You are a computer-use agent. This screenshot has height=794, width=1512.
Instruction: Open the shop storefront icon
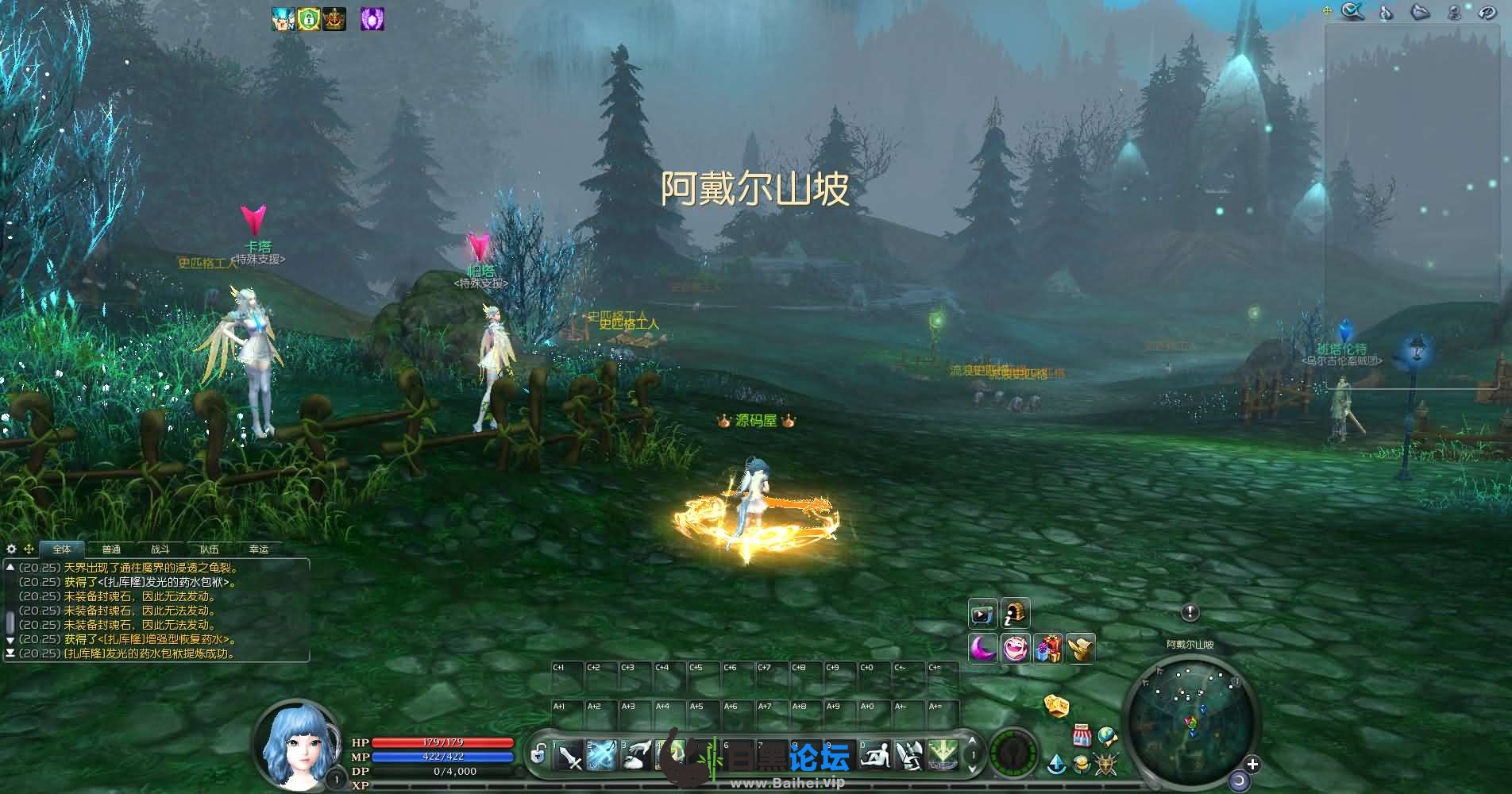click(x=1081, y=735)
